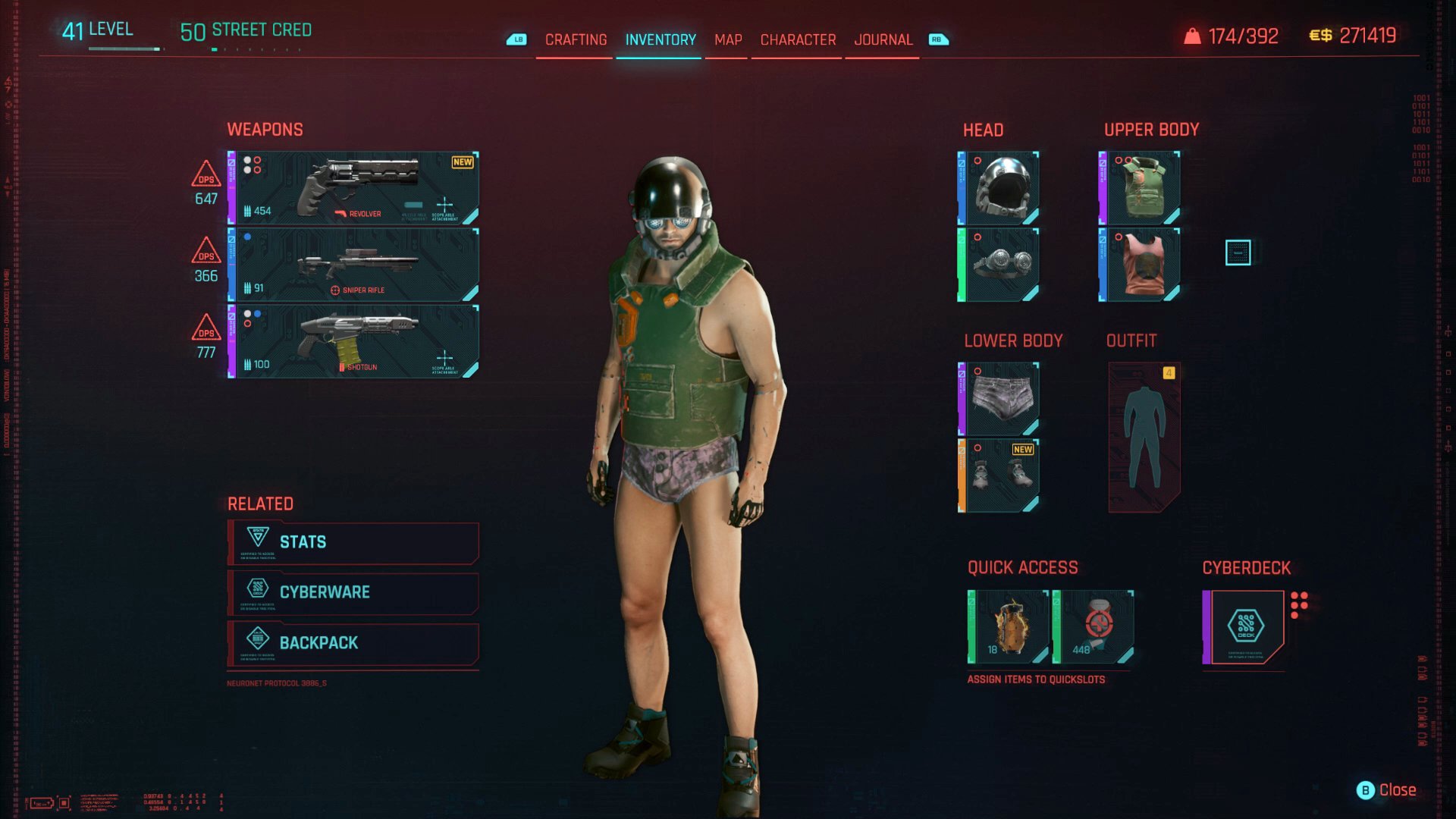Open the Stats related menu

(x=353, y=542)
